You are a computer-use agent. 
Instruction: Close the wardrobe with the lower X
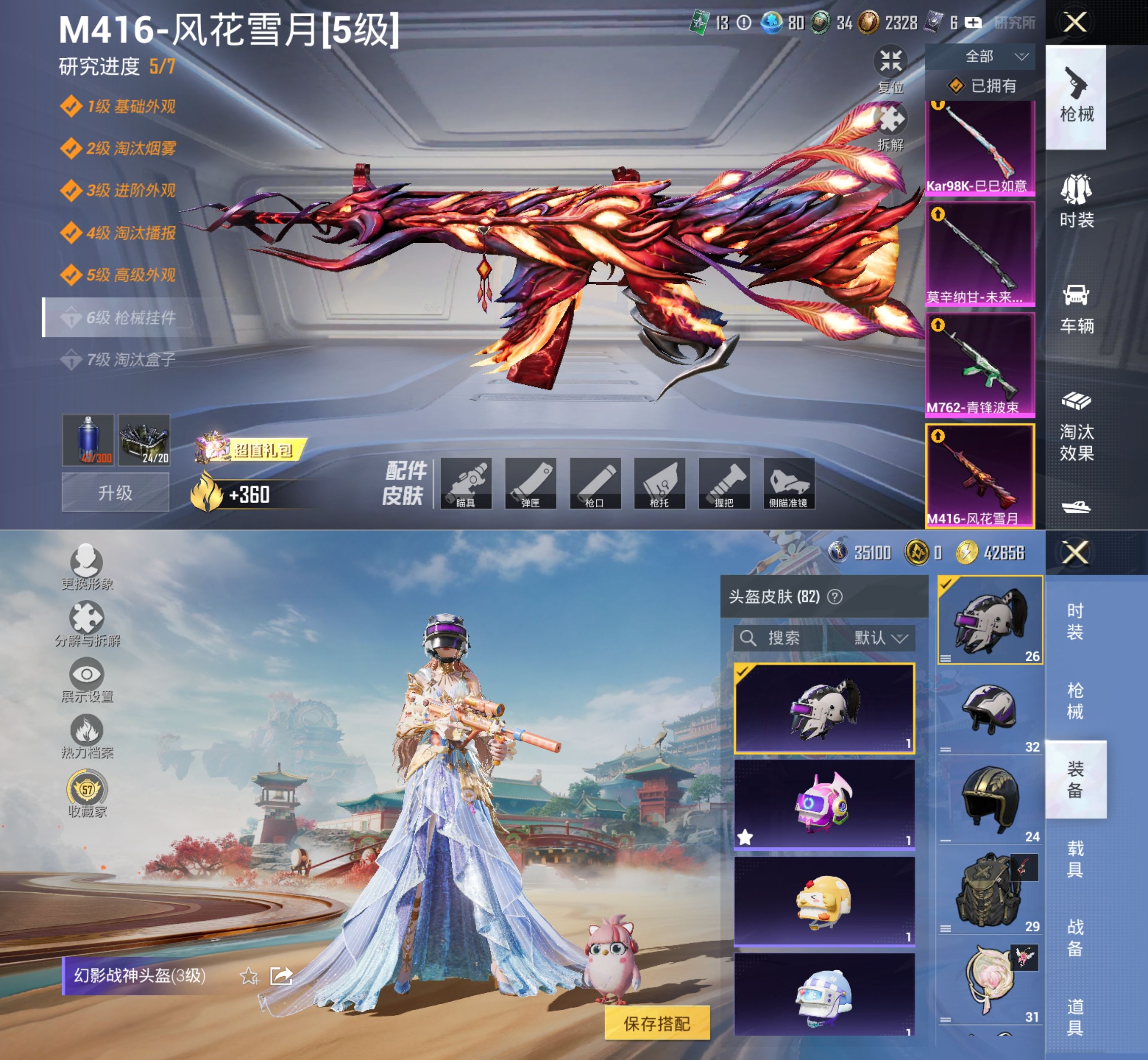[1075, 552]
